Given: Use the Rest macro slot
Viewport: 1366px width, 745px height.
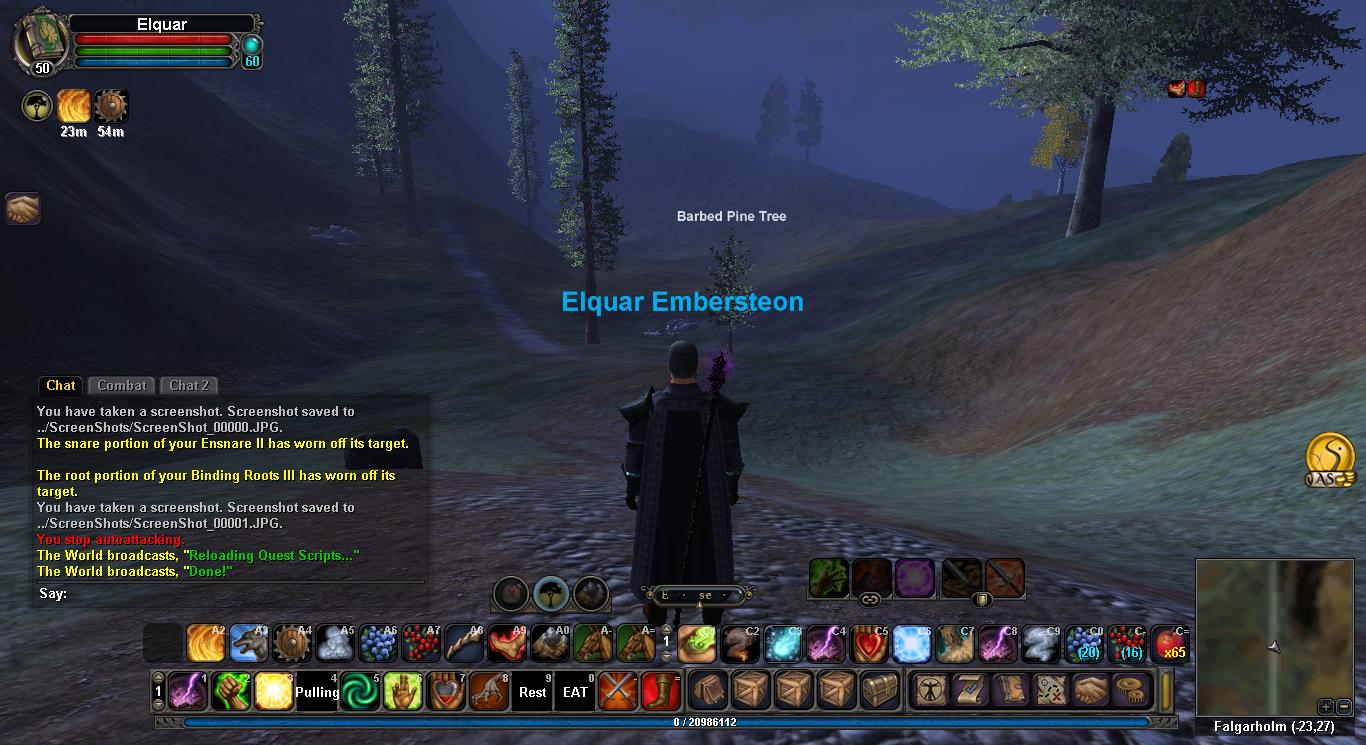Looking at the screenshot, I should tap(532, 691).
